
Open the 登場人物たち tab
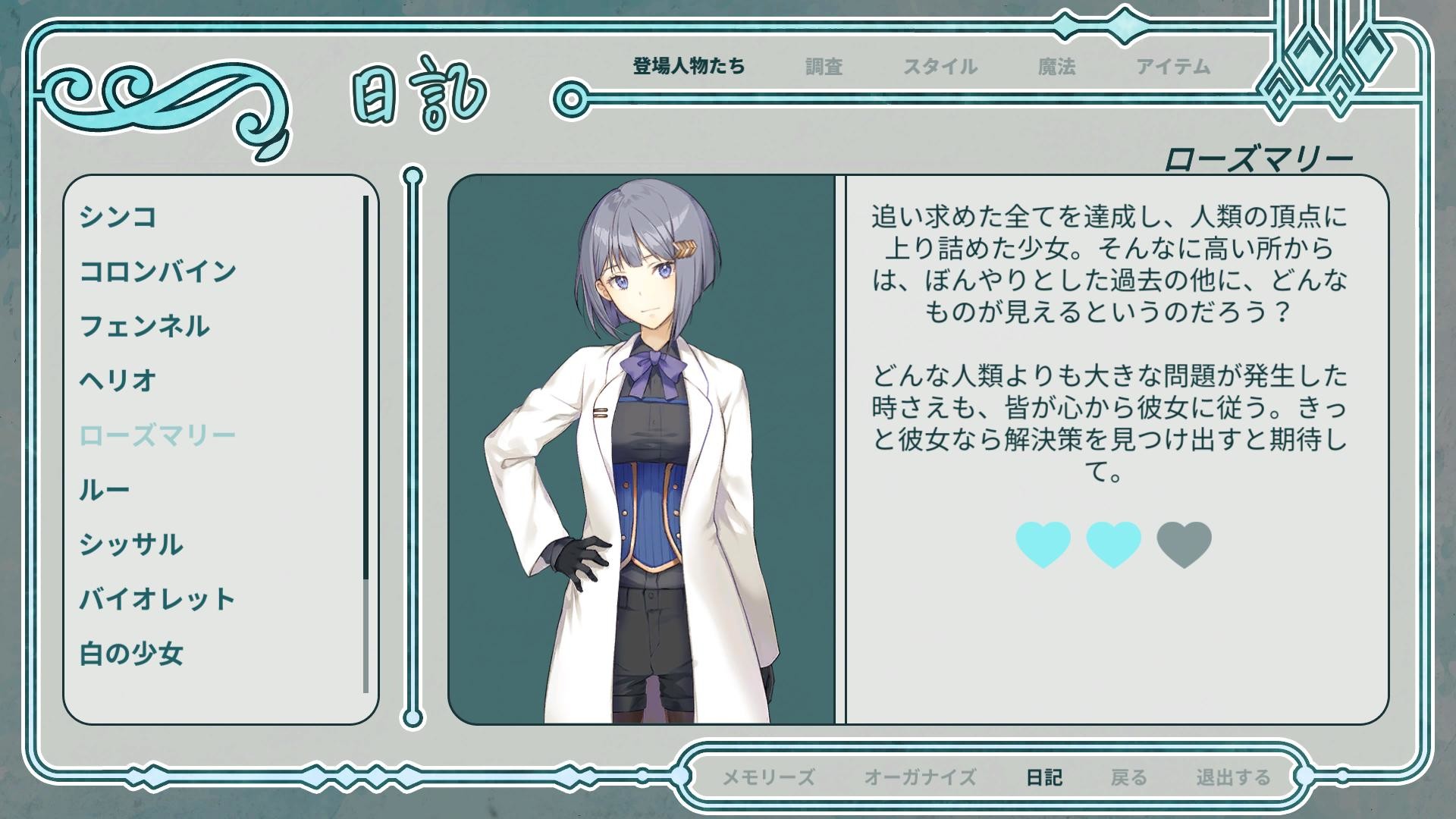click(686, 67)
